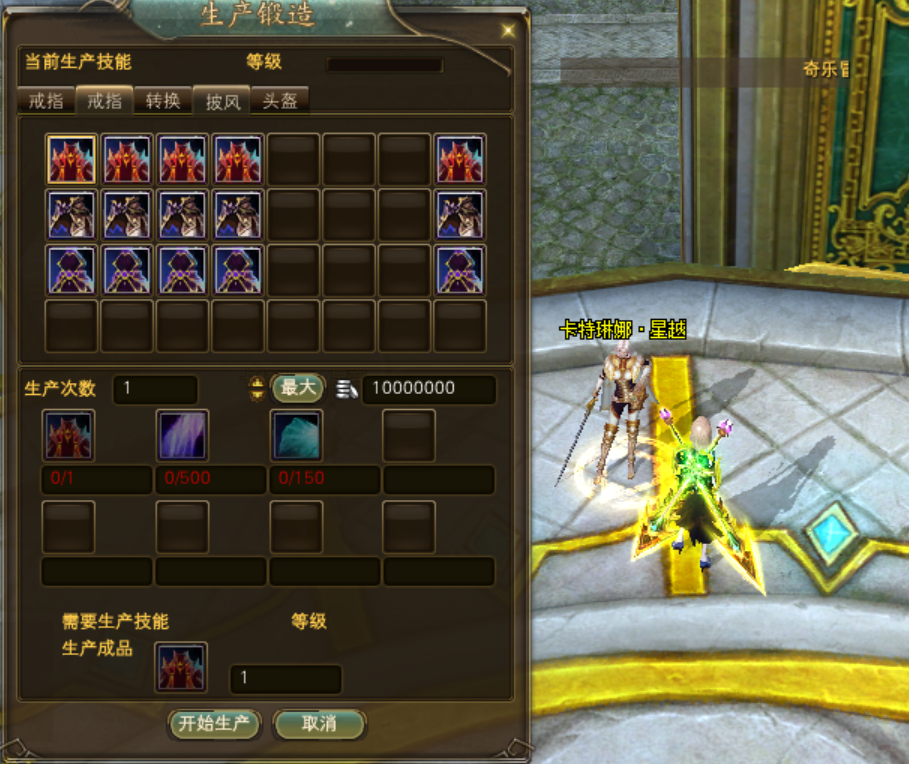
Task: Inspect the 生产成品 finished product icon
Action: pyautogui.click(x=181, y=667)
